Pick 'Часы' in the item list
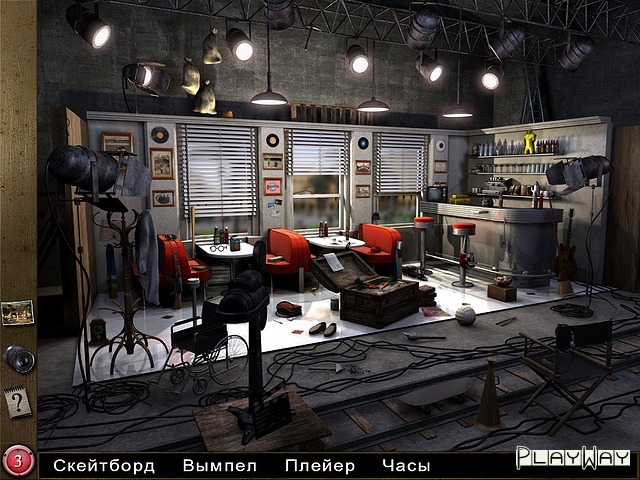The image size is (640, 480). click(406, 465)
